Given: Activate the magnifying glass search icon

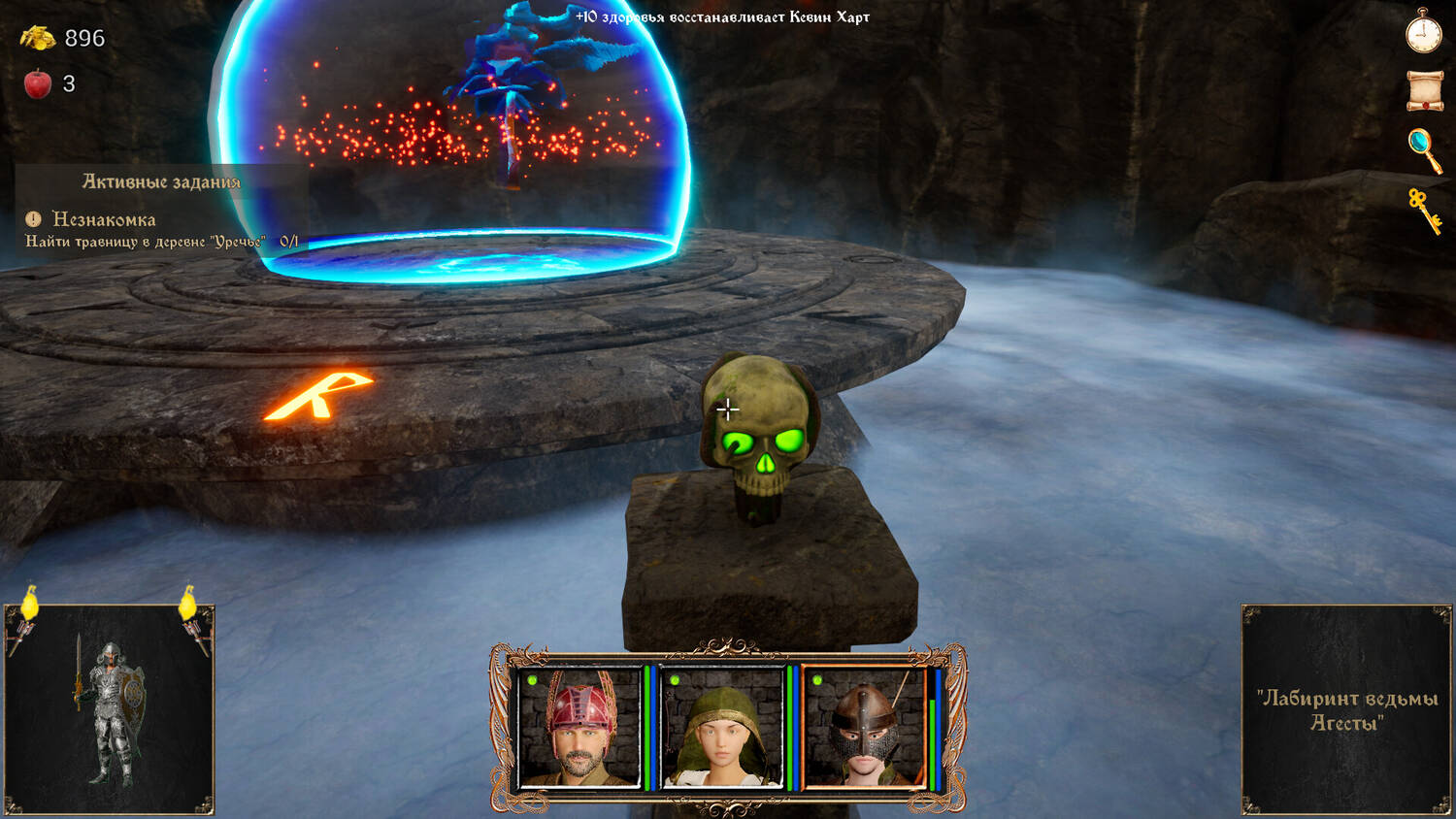Looking at the screenshot, I should click(1424, 149).
